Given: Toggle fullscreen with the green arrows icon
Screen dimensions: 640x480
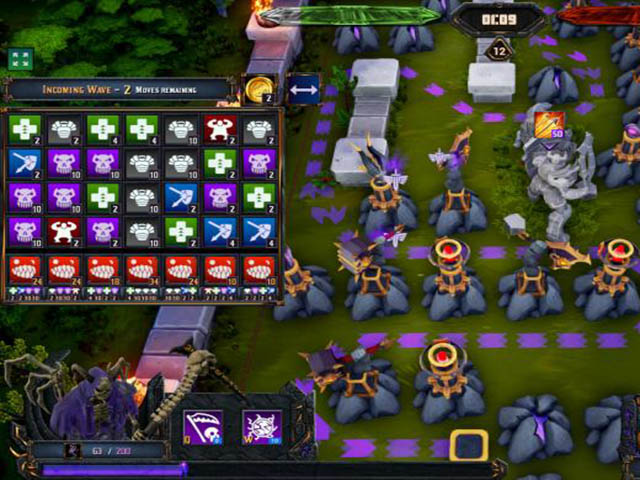Looking at the screenshot, I should pos(20,59).
